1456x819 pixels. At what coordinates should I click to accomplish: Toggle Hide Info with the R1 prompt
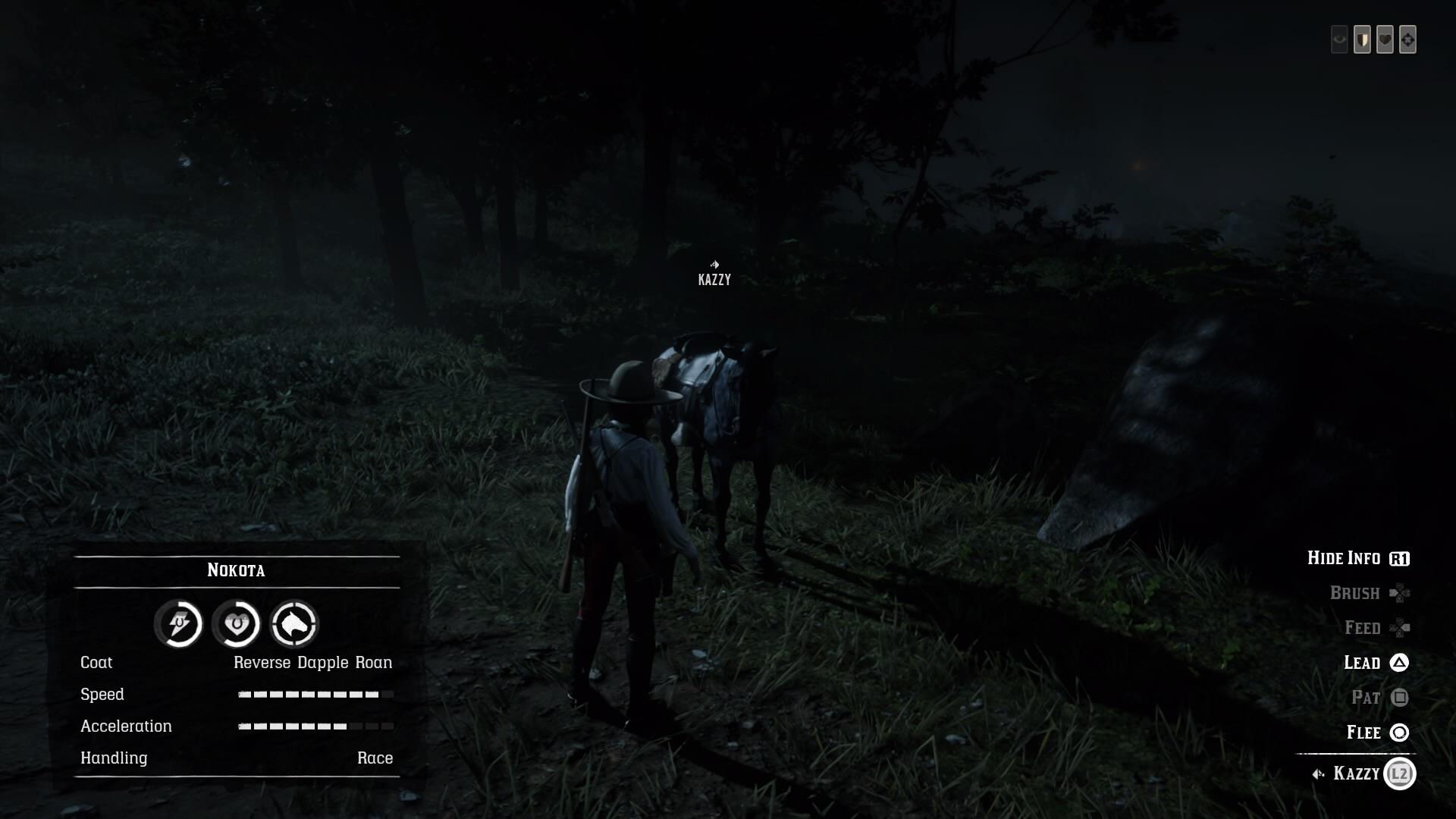(x=1357, y=557)
